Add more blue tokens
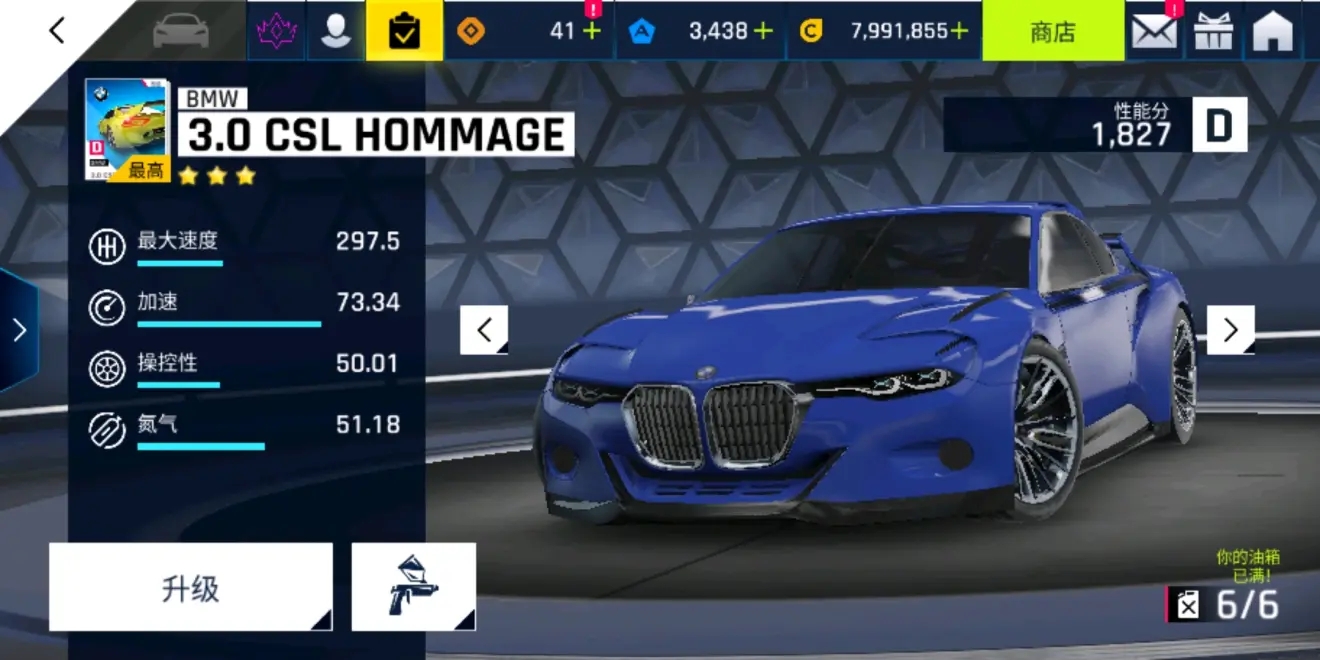1320x660 pixels. 763,31
